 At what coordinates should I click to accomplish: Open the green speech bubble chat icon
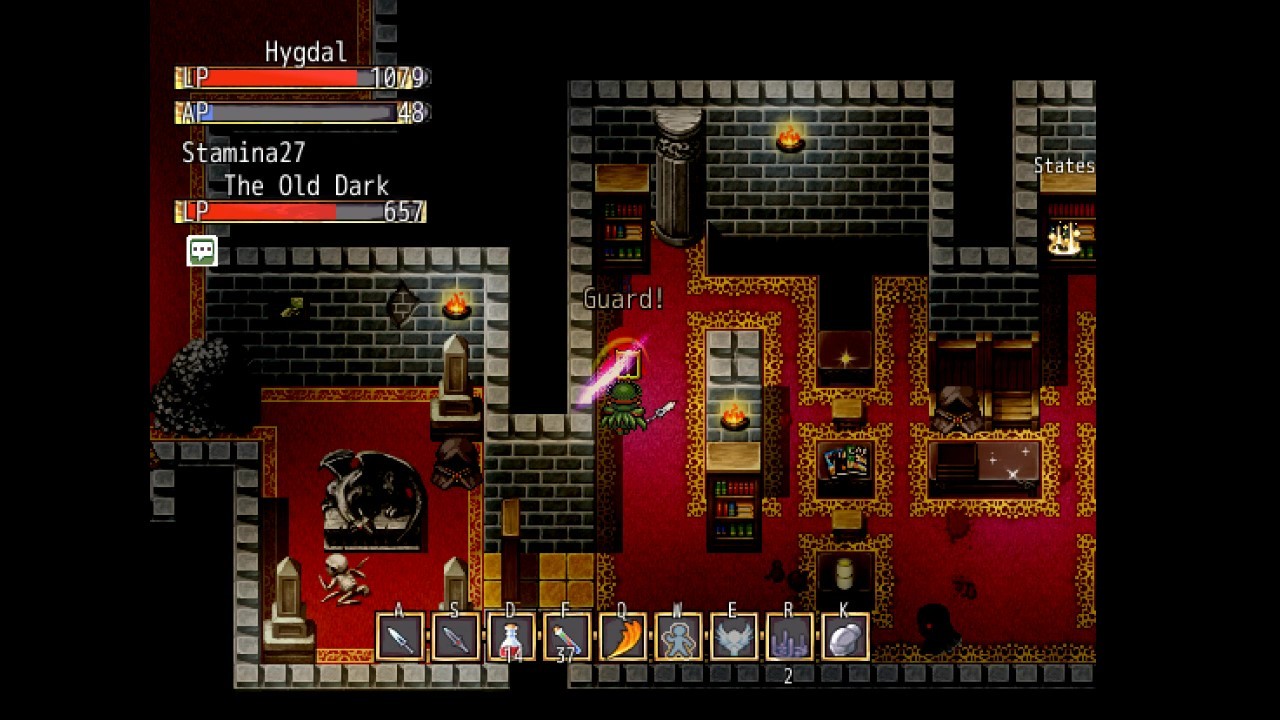[201, 251]
